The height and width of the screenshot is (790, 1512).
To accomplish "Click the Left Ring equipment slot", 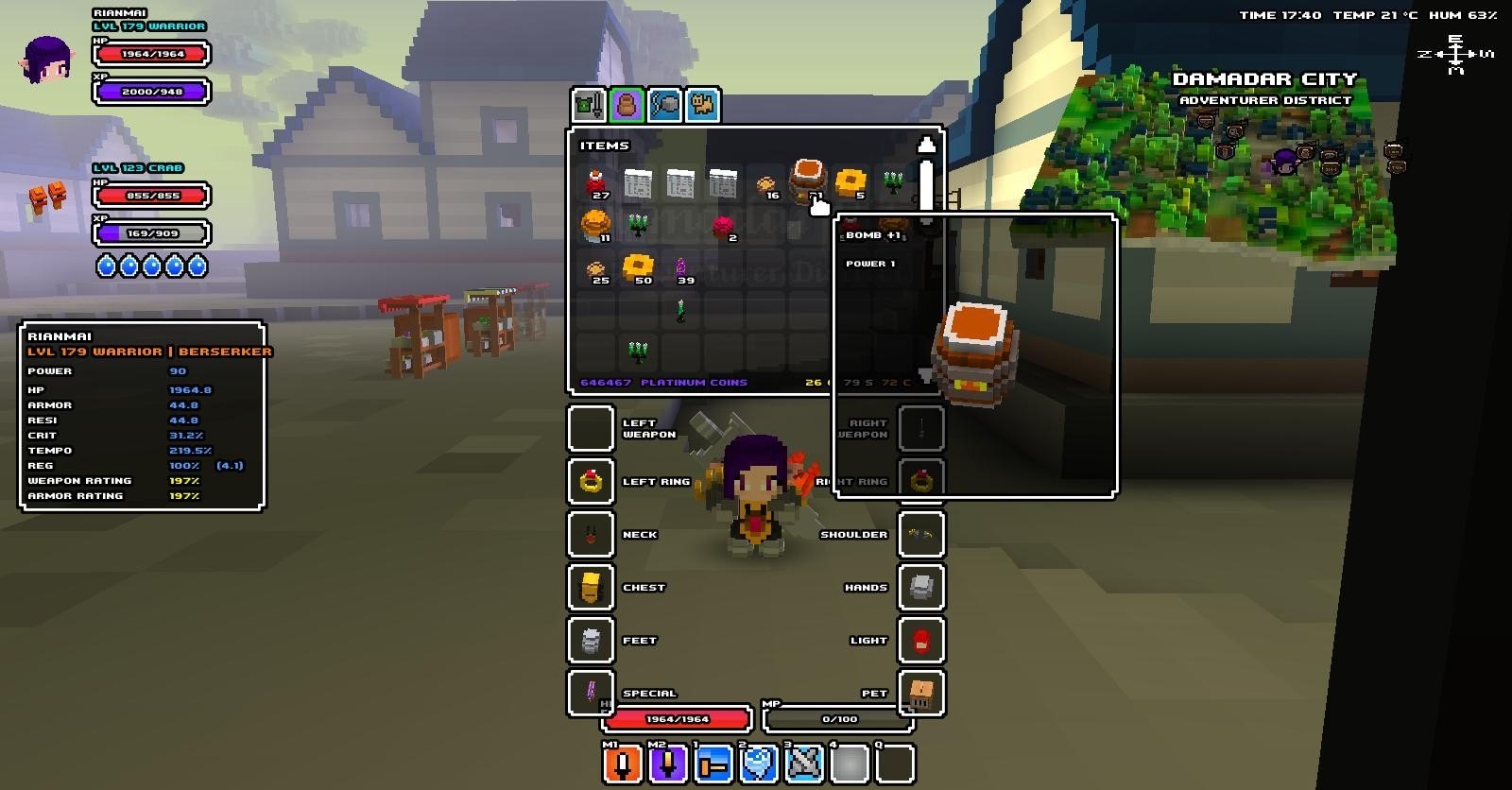I will [592, 481].
